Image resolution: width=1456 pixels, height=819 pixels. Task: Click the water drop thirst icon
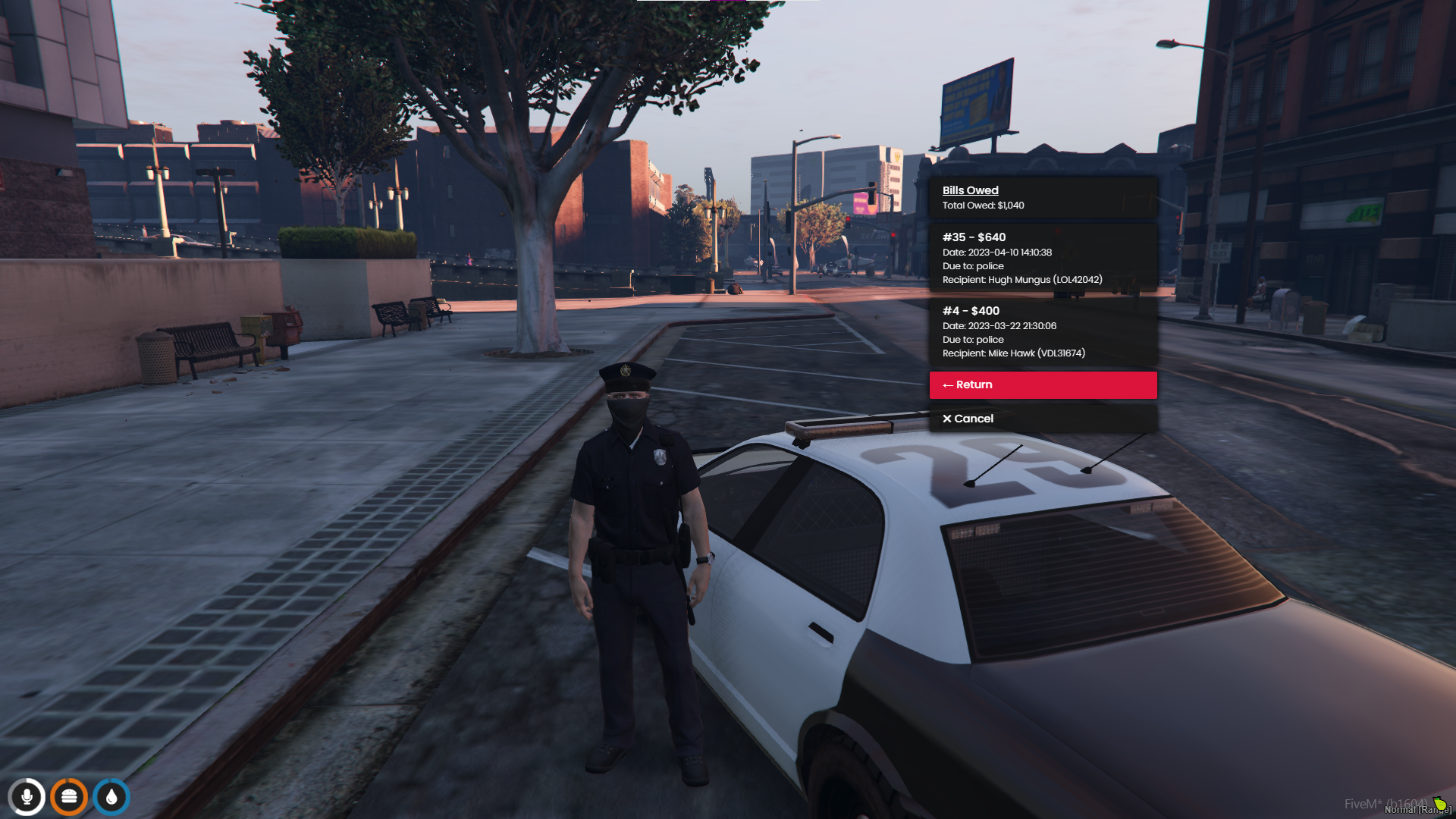click(x=111, y=797)
